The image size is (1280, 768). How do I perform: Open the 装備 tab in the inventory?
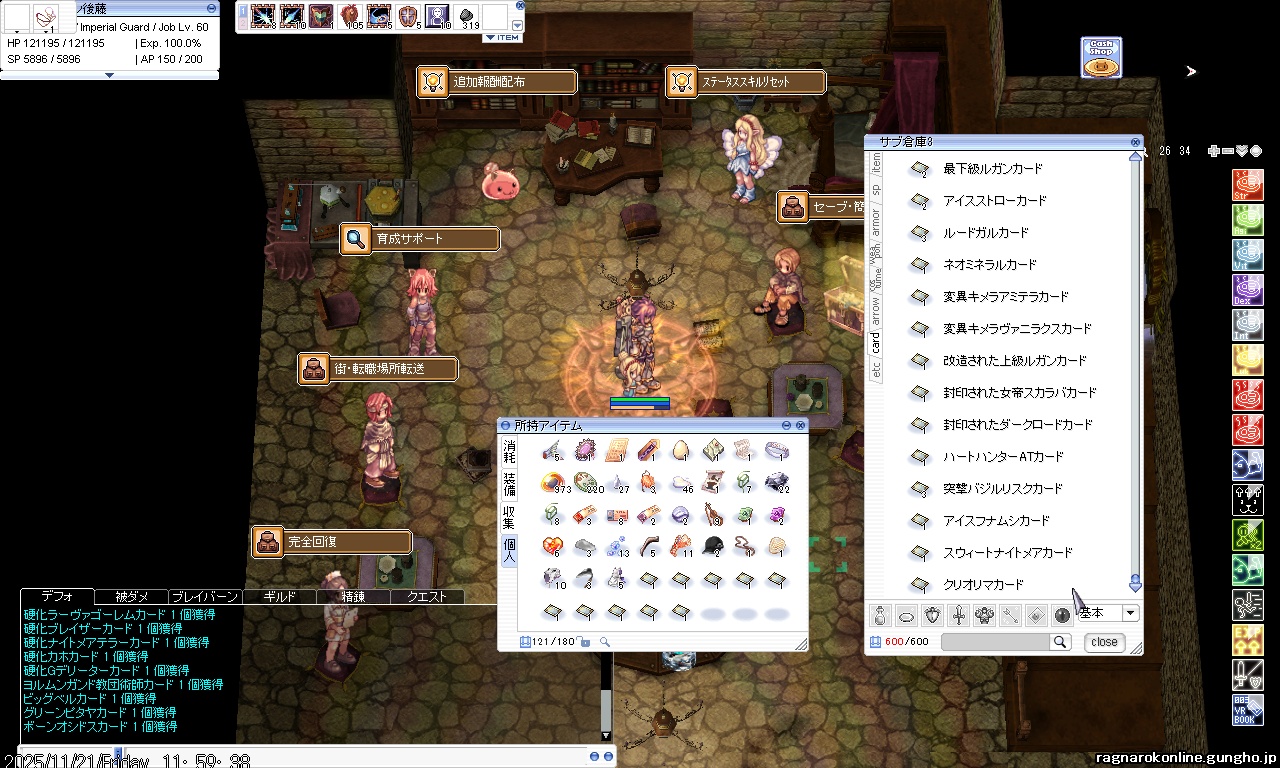point(510,485)
